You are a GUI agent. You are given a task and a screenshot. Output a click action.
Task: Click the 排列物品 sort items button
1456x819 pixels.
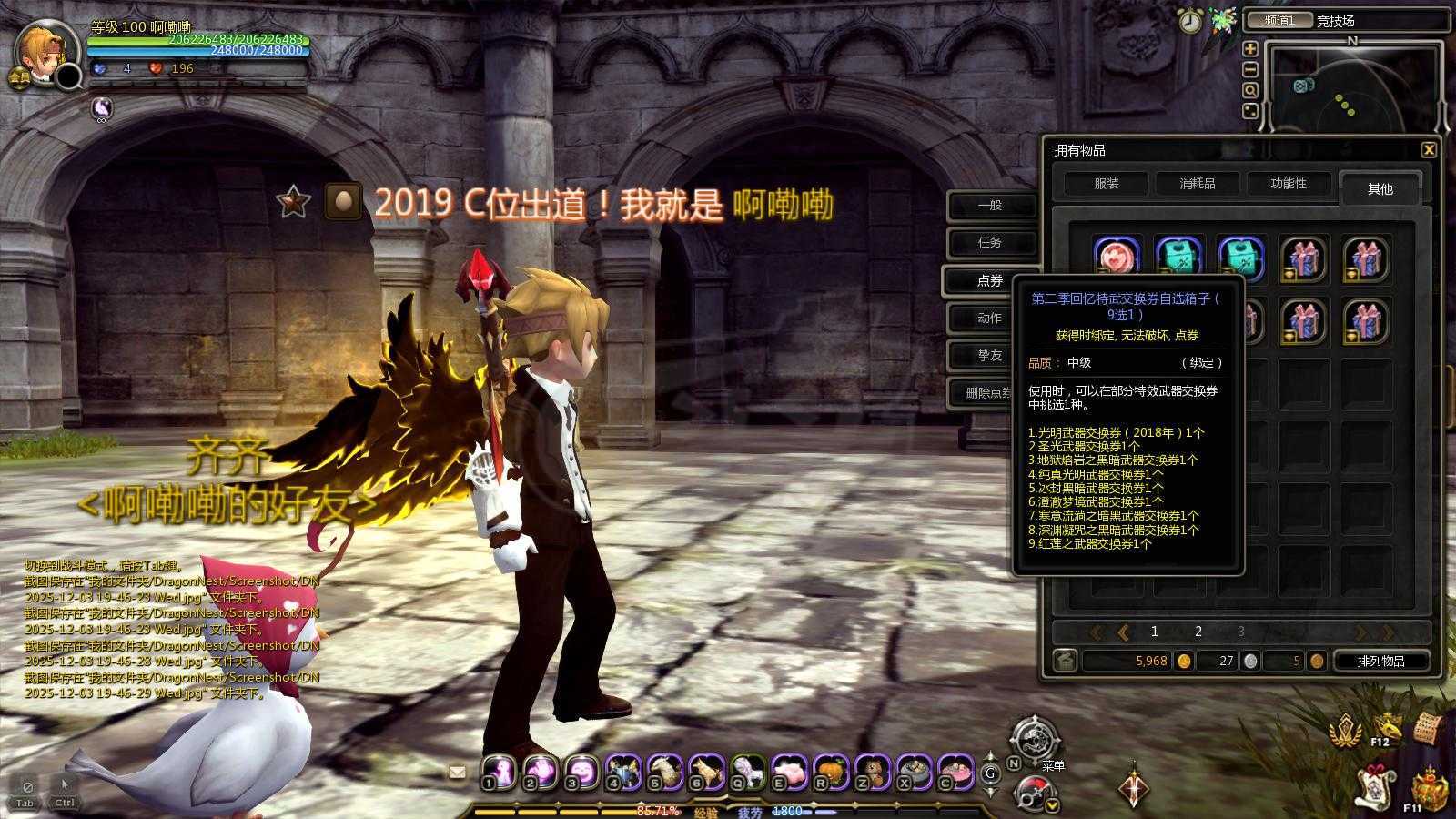[x=1381, y=661]
